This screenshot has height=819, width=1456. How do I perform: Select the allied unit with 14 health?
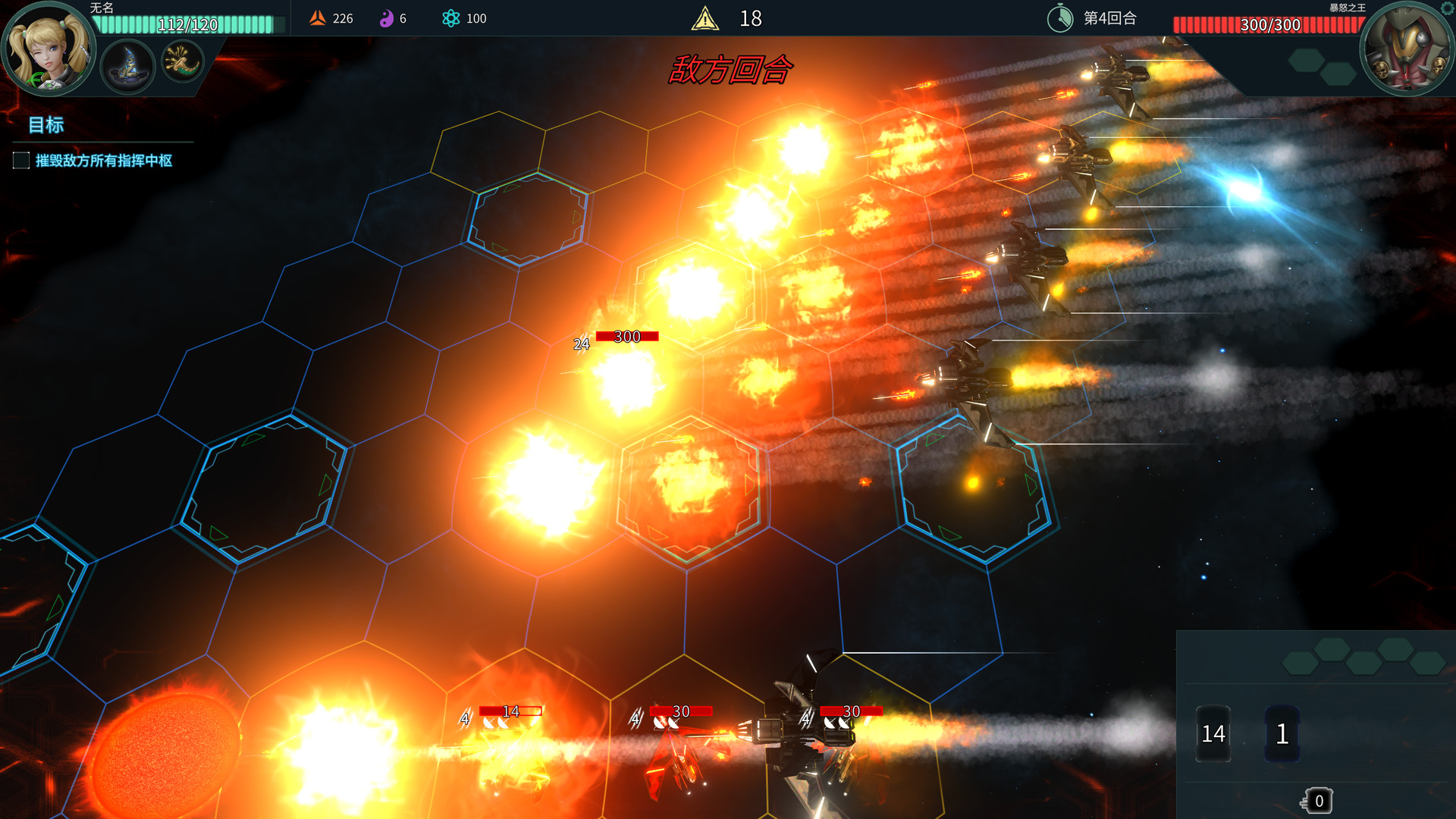(510, 751)
